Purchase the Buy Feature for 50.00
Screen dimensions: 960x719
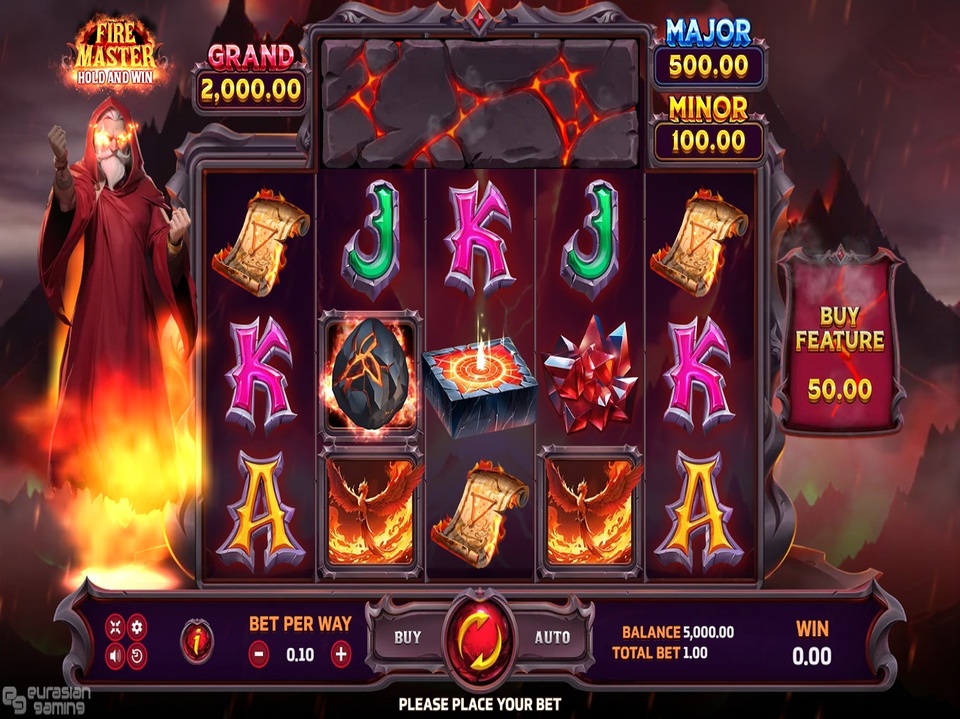click(x=839, y=355)
